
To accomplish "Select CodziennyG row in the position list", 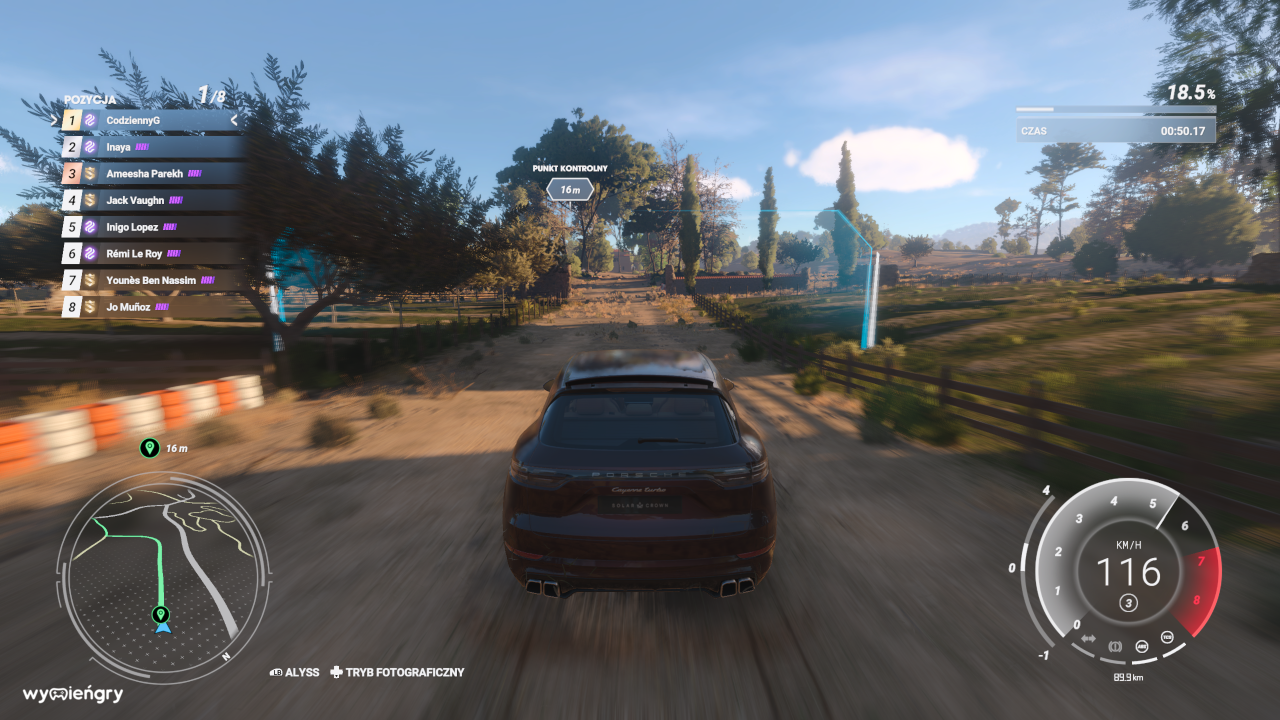I will tap(150, 120).
